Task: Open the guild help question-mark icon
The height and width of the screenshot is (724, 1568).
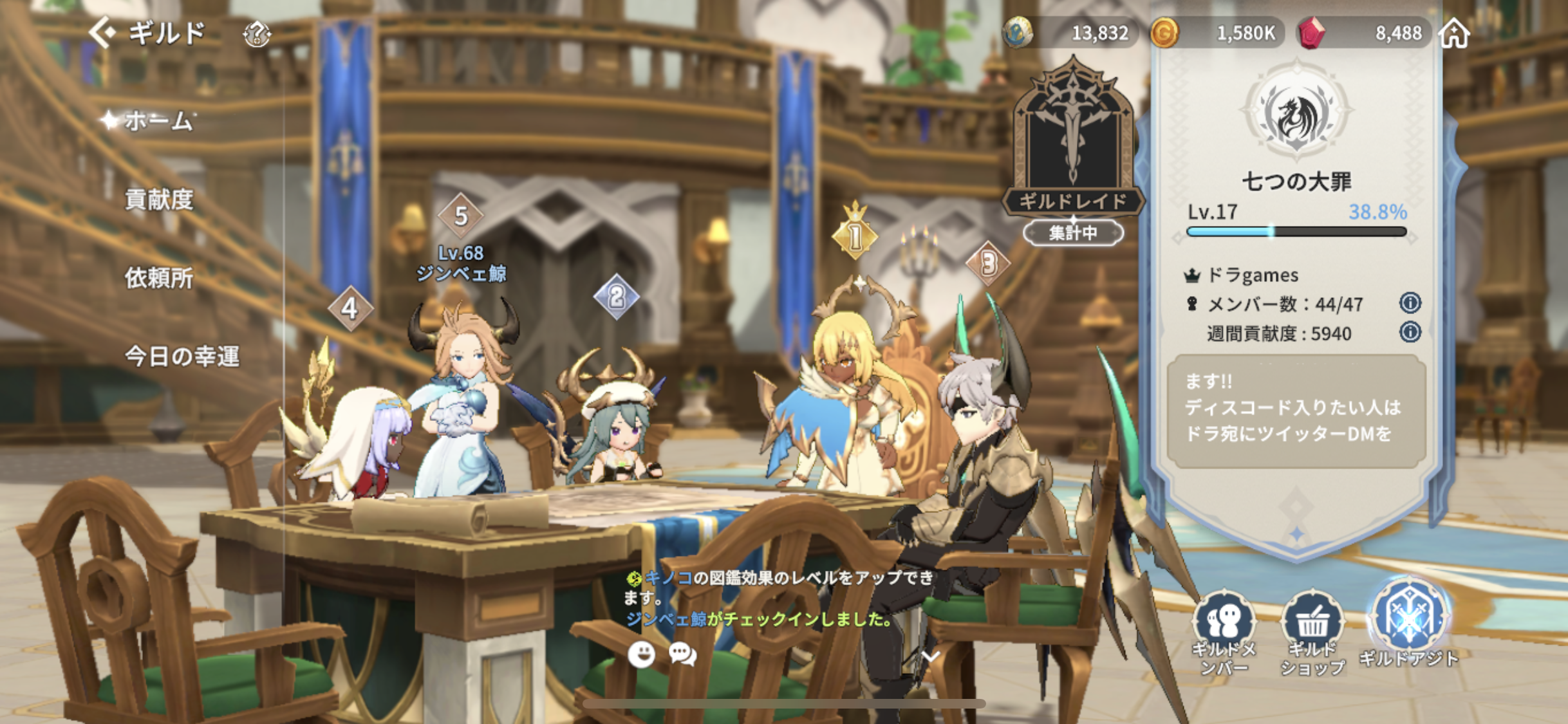Action: (257, 33)
